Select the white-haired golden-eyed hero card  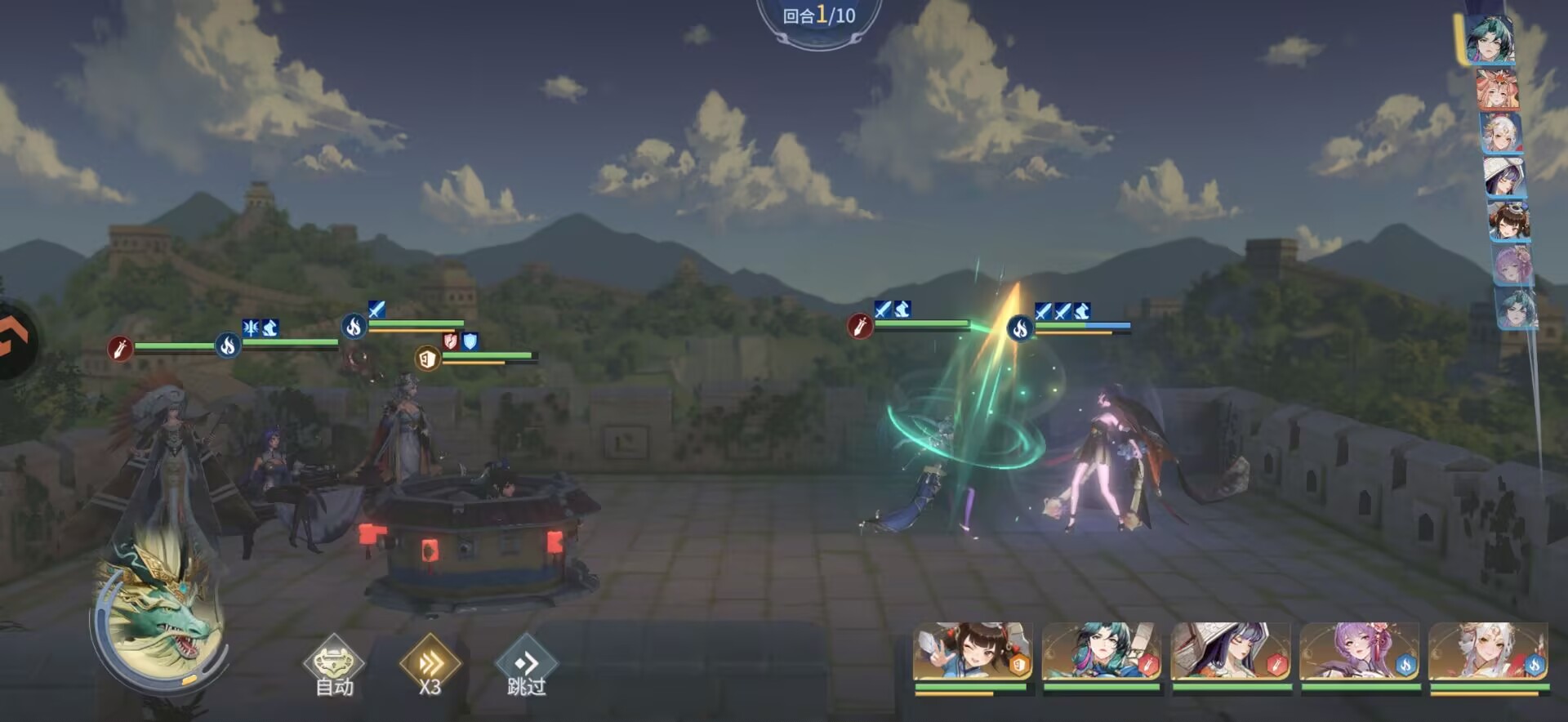pyautogui.click(x=1488, y=653)
